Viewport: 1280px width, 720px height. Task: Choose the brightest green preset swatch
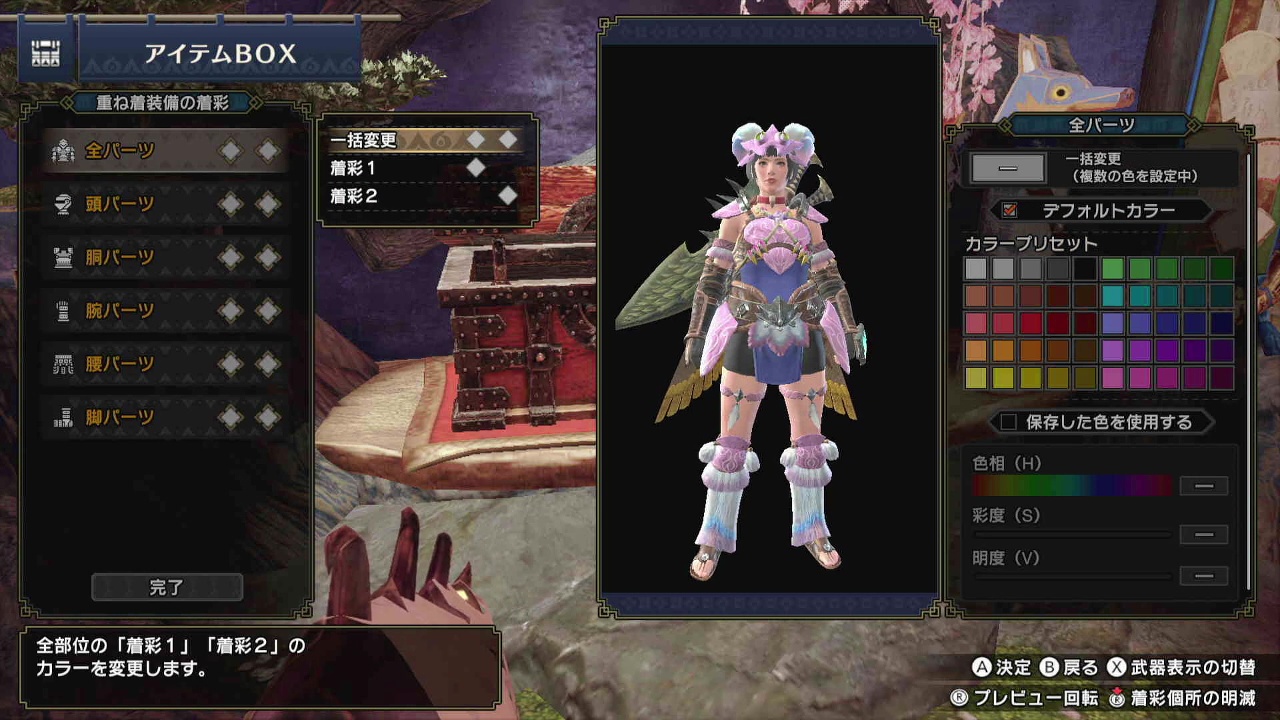tap(1113, 269)
